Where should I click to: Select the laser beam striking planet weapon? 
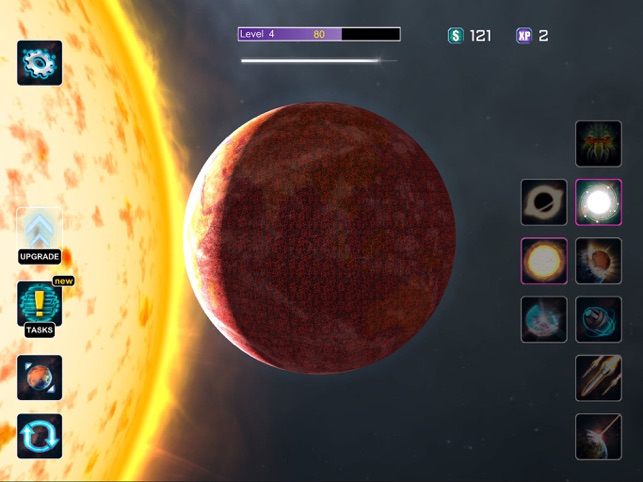pos(598,436)
